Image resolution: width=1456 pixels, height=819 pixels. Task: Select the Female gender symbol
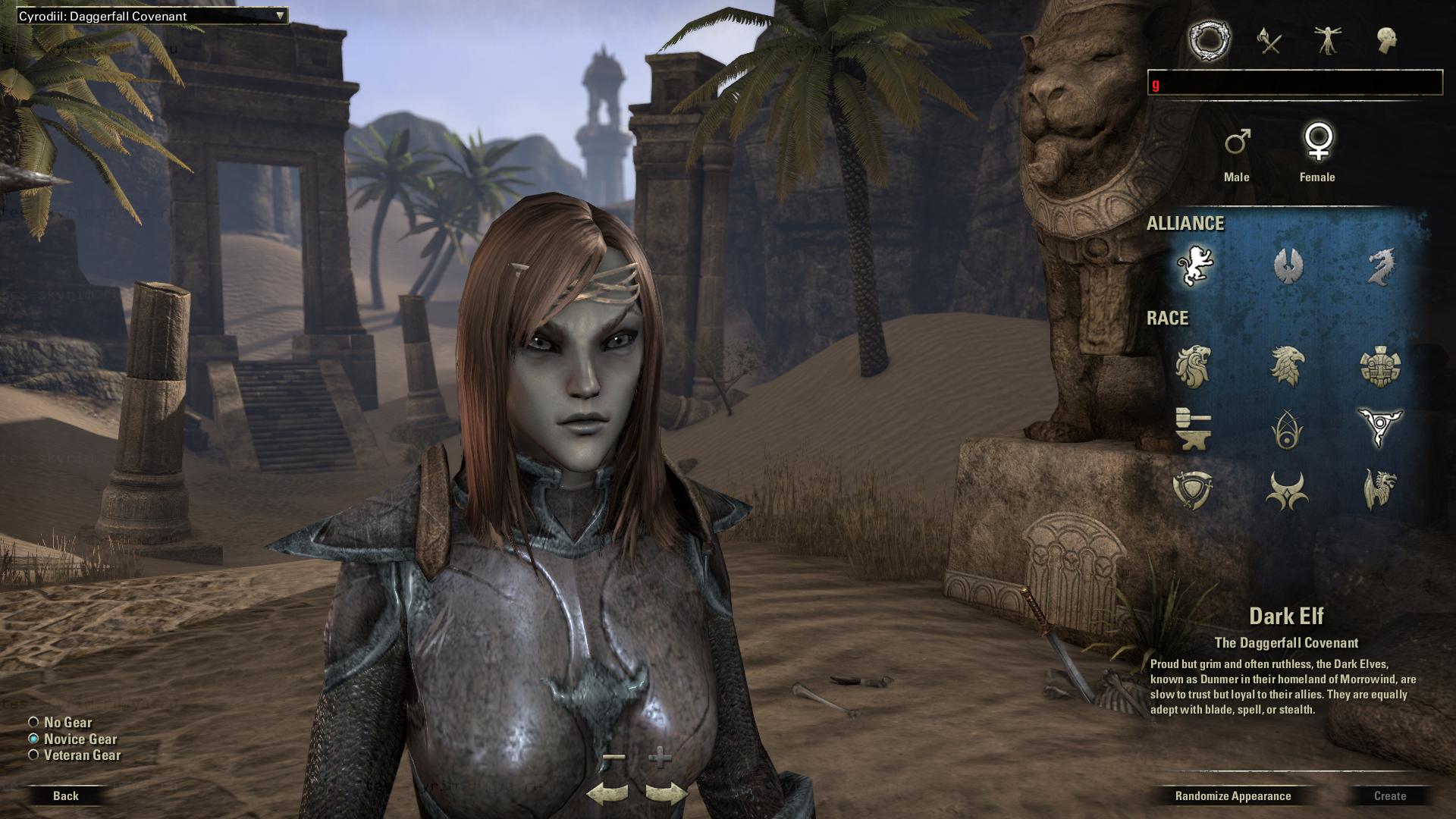(x=1318, y=143)
